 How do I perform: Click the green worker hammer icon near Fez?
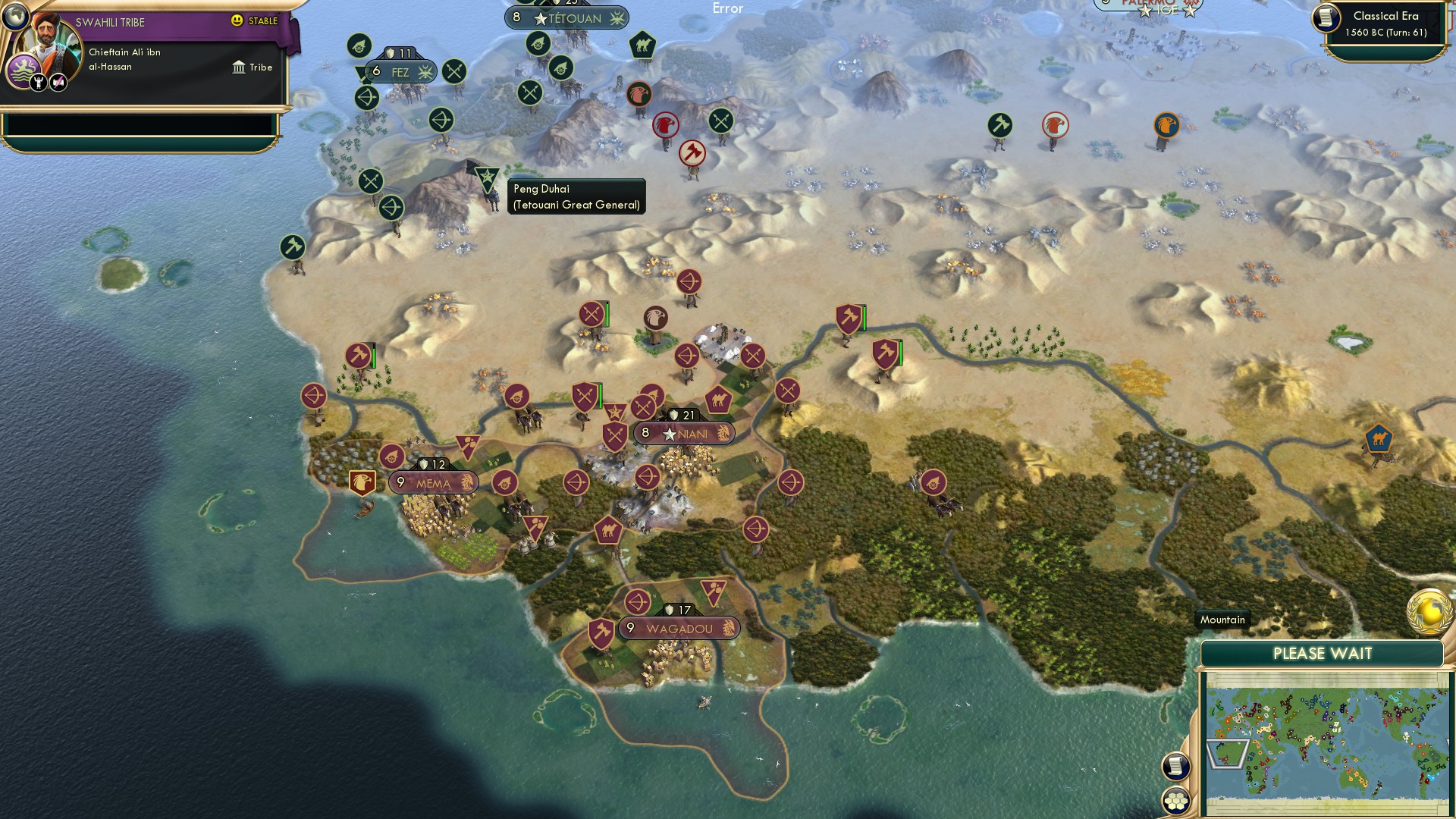(x=292, y=246)
